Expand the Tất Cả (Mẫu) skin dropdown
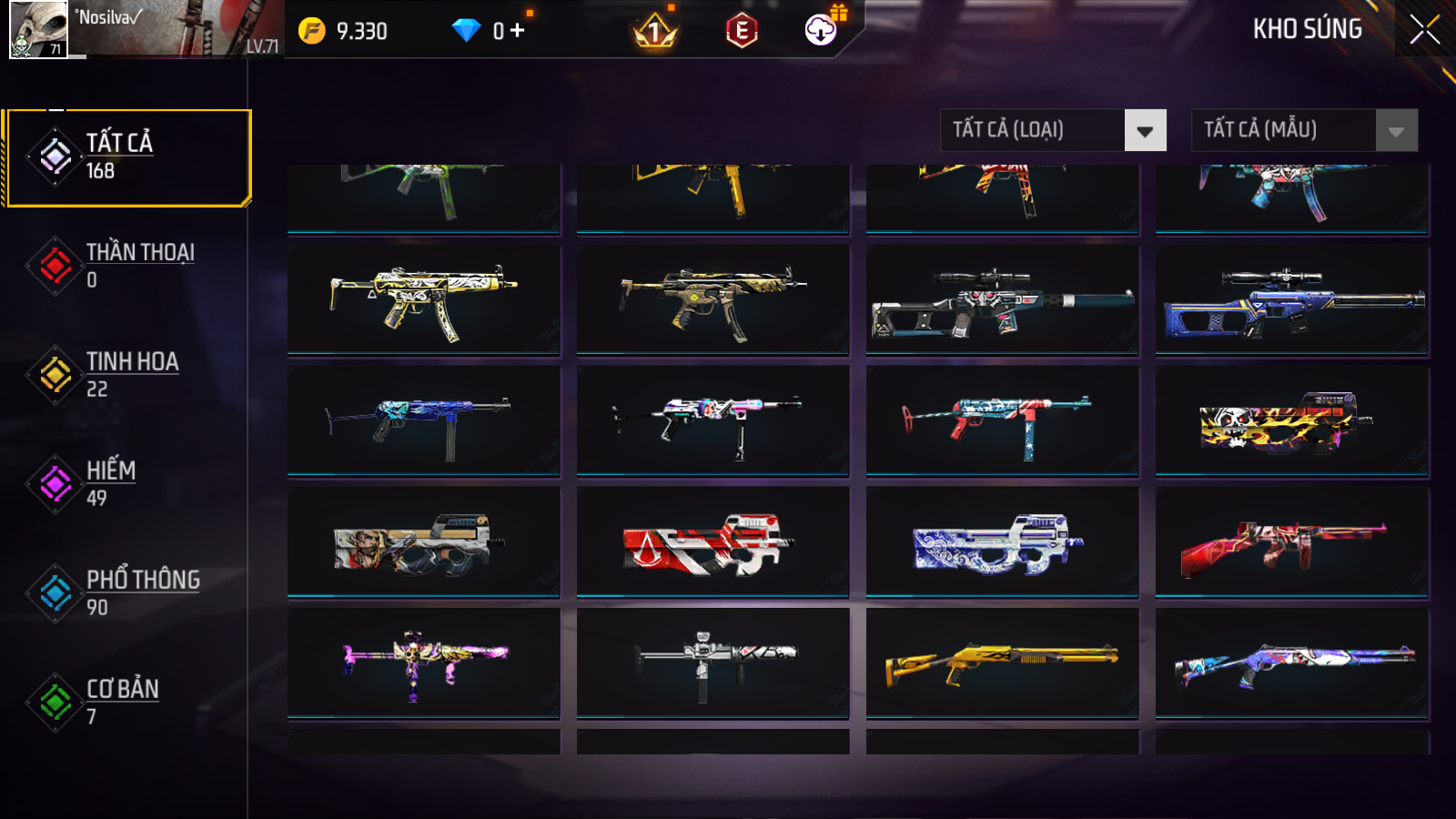 (1304, 130)
